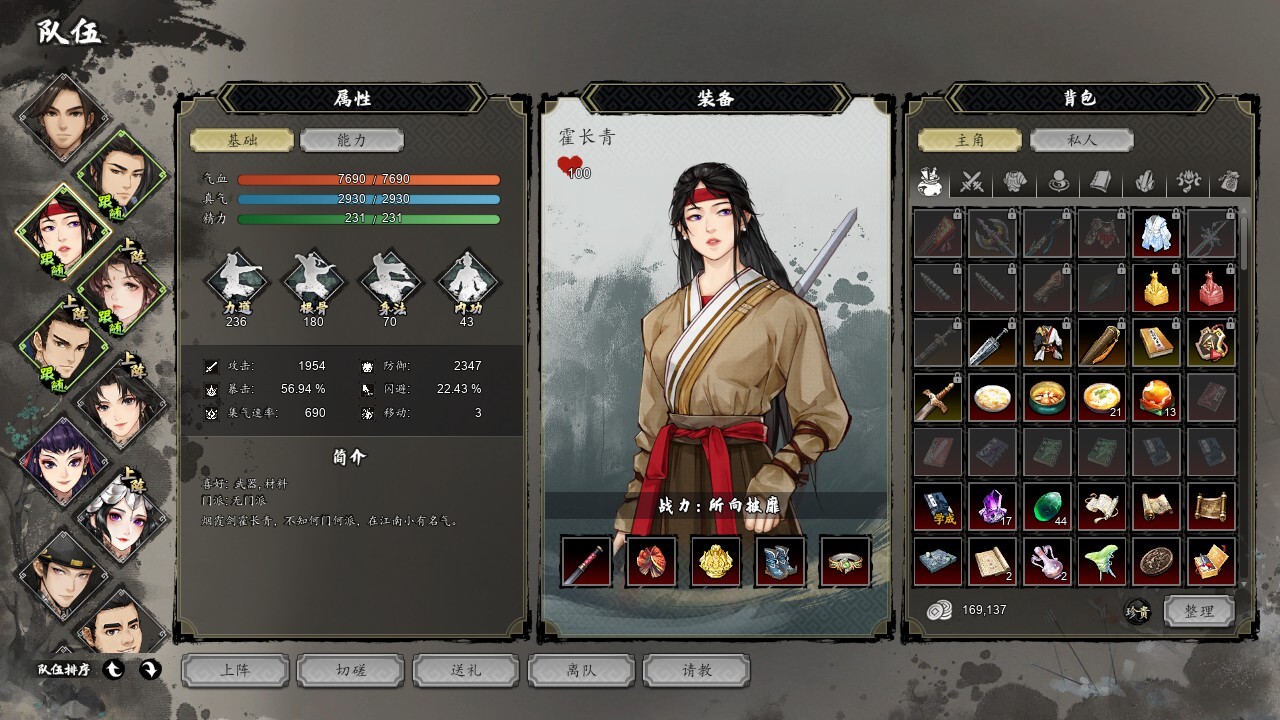
Task: Click the 离队 leave-party button
Action: pos(581,670)
